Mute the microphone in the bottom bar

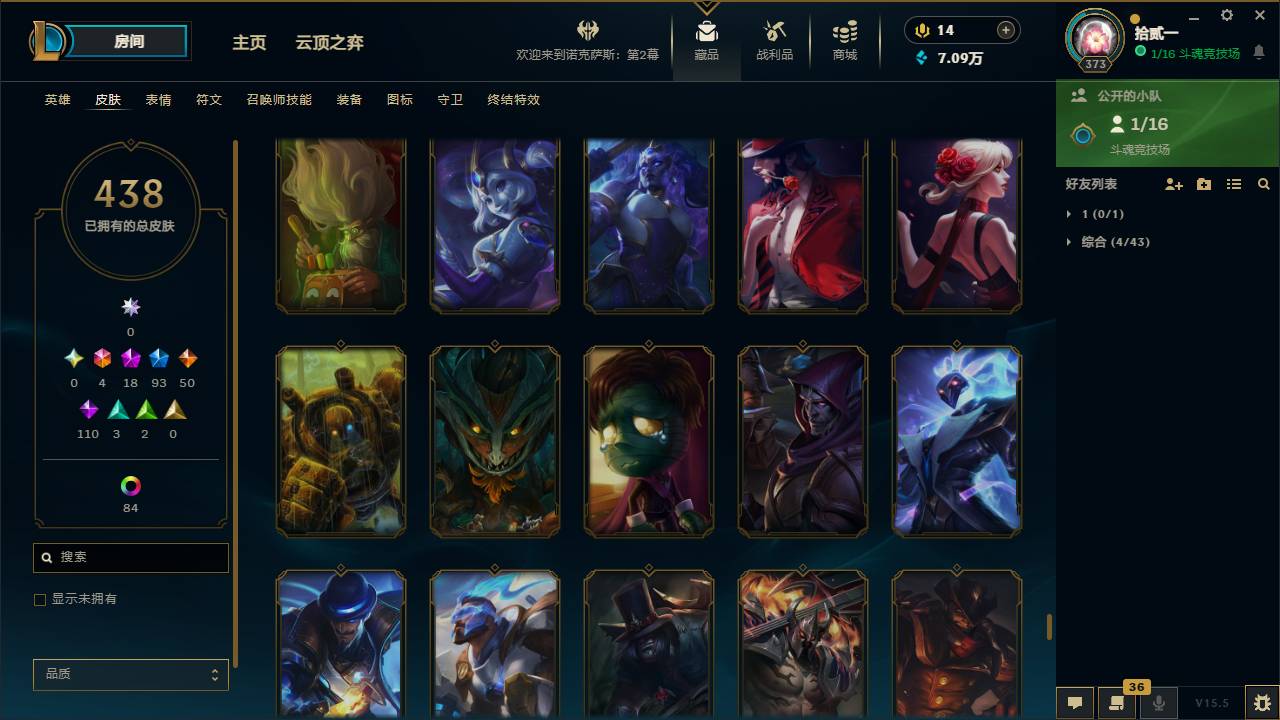pos(1158,703)
